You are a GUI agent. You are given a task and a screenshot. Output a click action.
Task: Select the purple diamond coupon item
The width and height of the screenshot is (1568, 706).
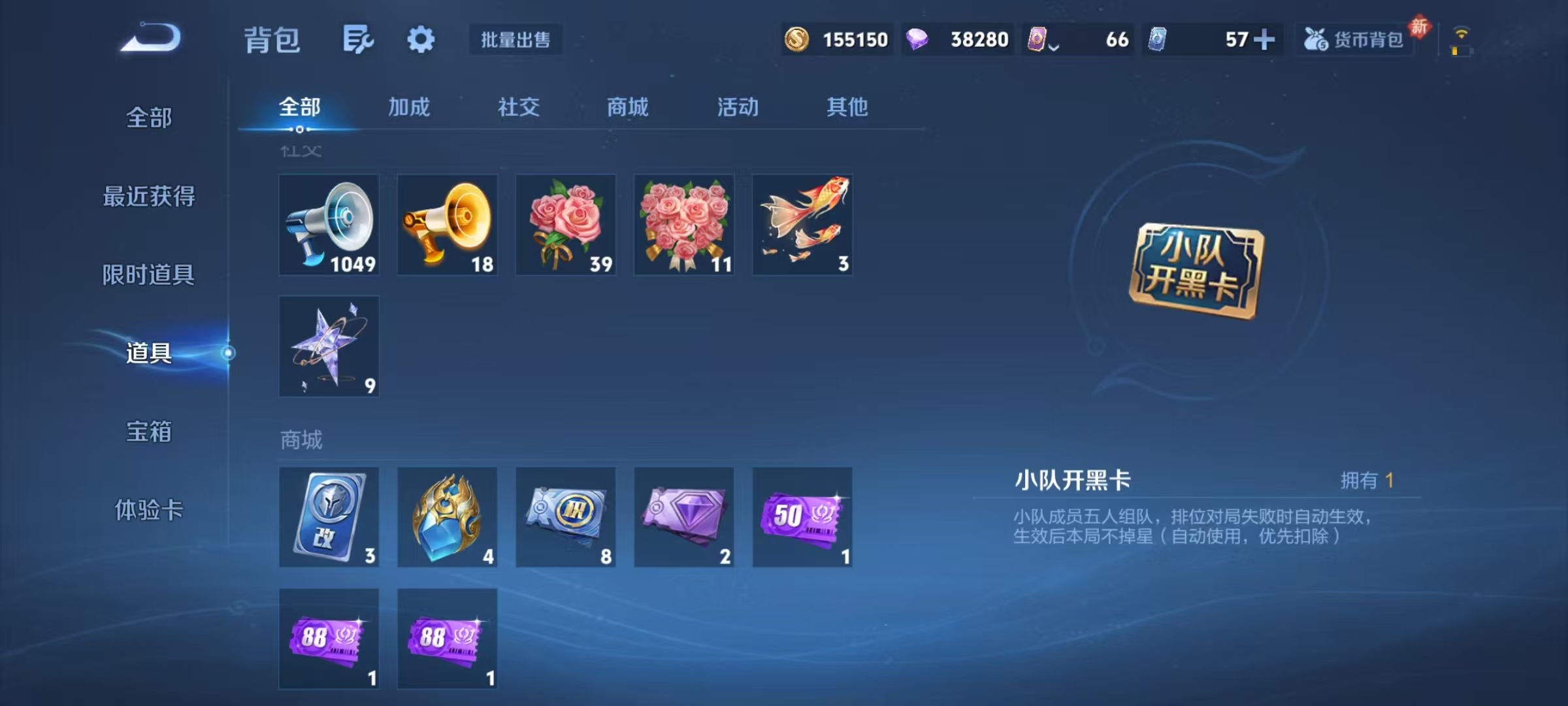pos(683,518)
